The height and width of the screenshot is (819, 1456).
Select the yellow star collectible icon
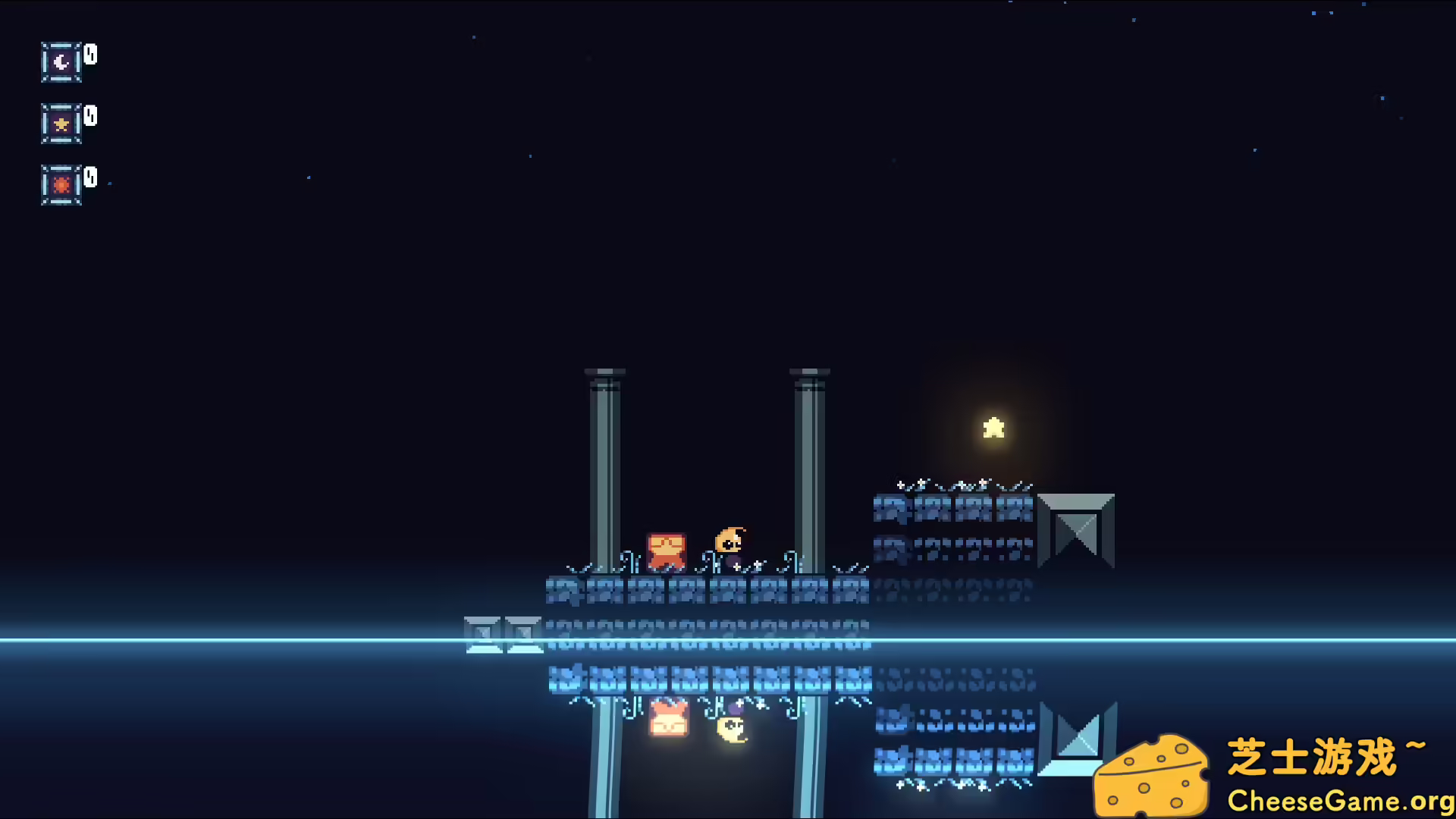61,124
